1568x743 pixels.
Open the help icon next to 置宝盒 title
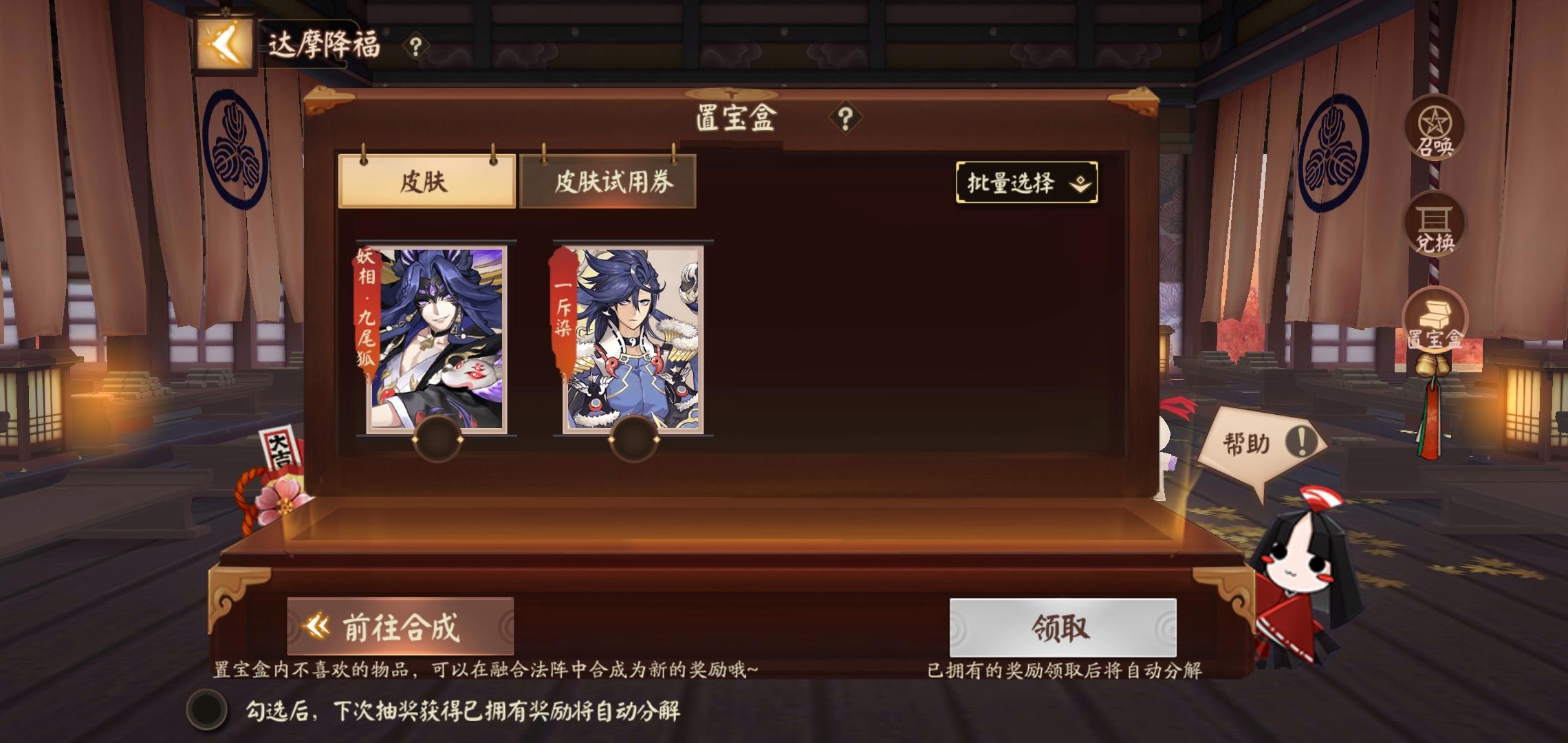845,117
